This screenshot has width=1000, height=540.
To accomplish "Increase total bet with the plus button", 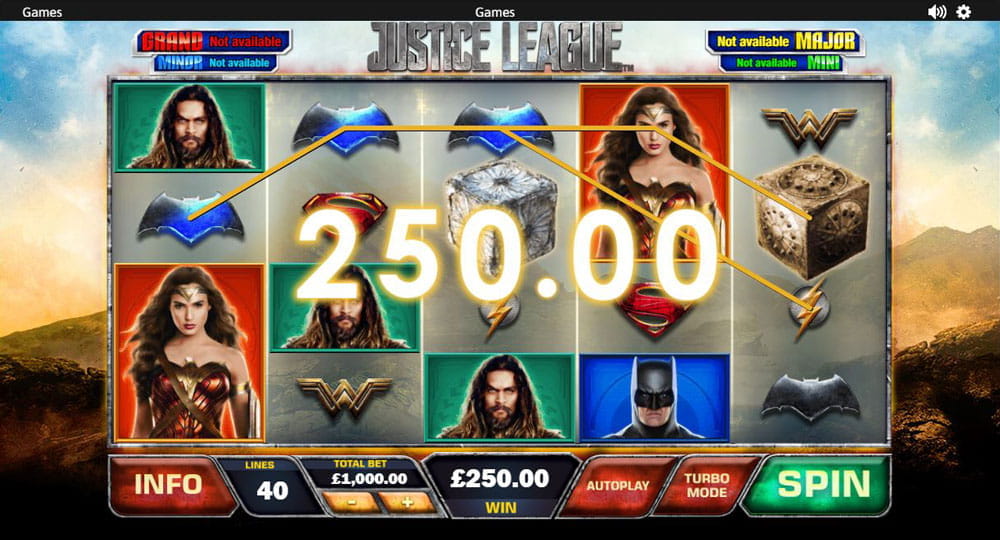I will click(408, 500).
